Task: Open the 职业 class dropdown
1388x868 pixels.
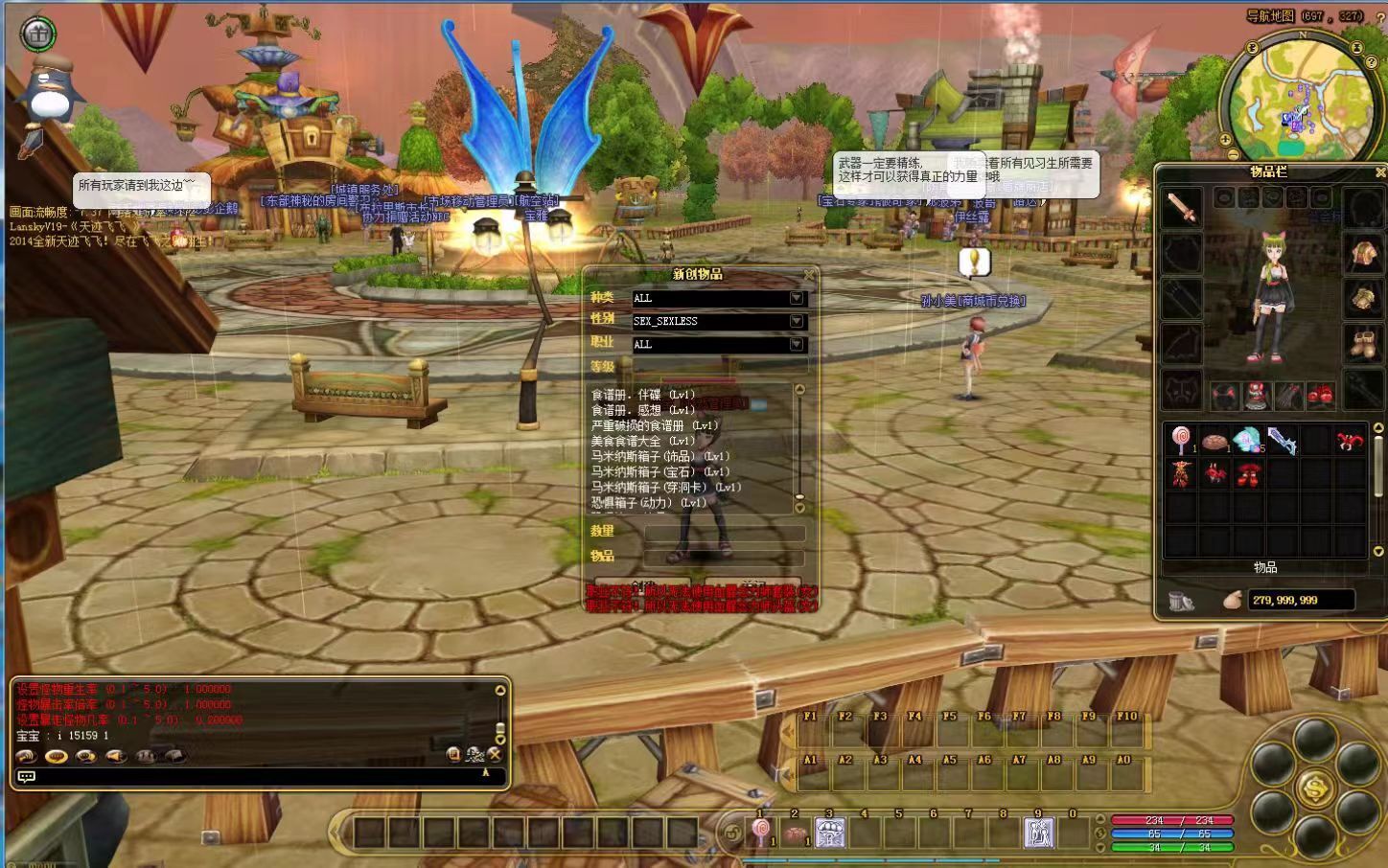Action: (797, 344)
